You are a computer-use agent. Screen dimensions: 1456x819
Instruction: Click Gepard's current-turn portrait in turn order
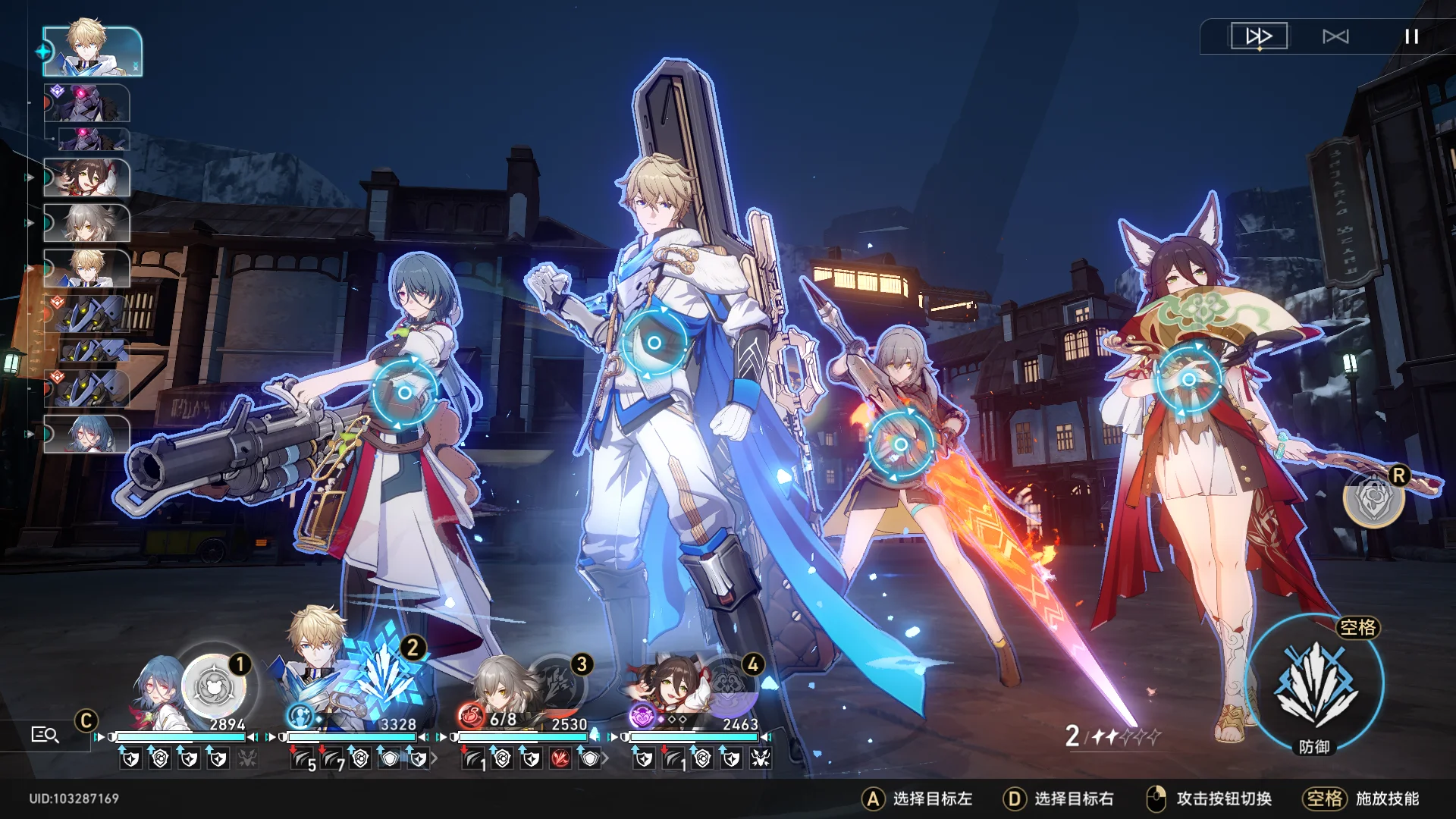click(x=93, y=52)
